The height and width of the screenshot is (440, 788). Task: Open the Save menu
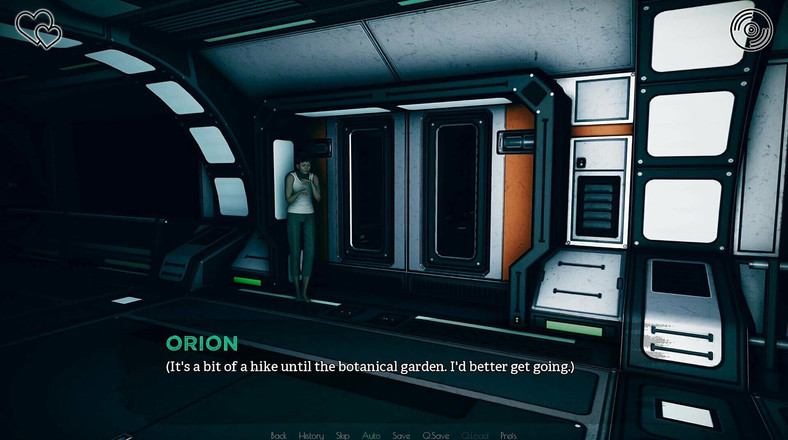pos(401,435)
